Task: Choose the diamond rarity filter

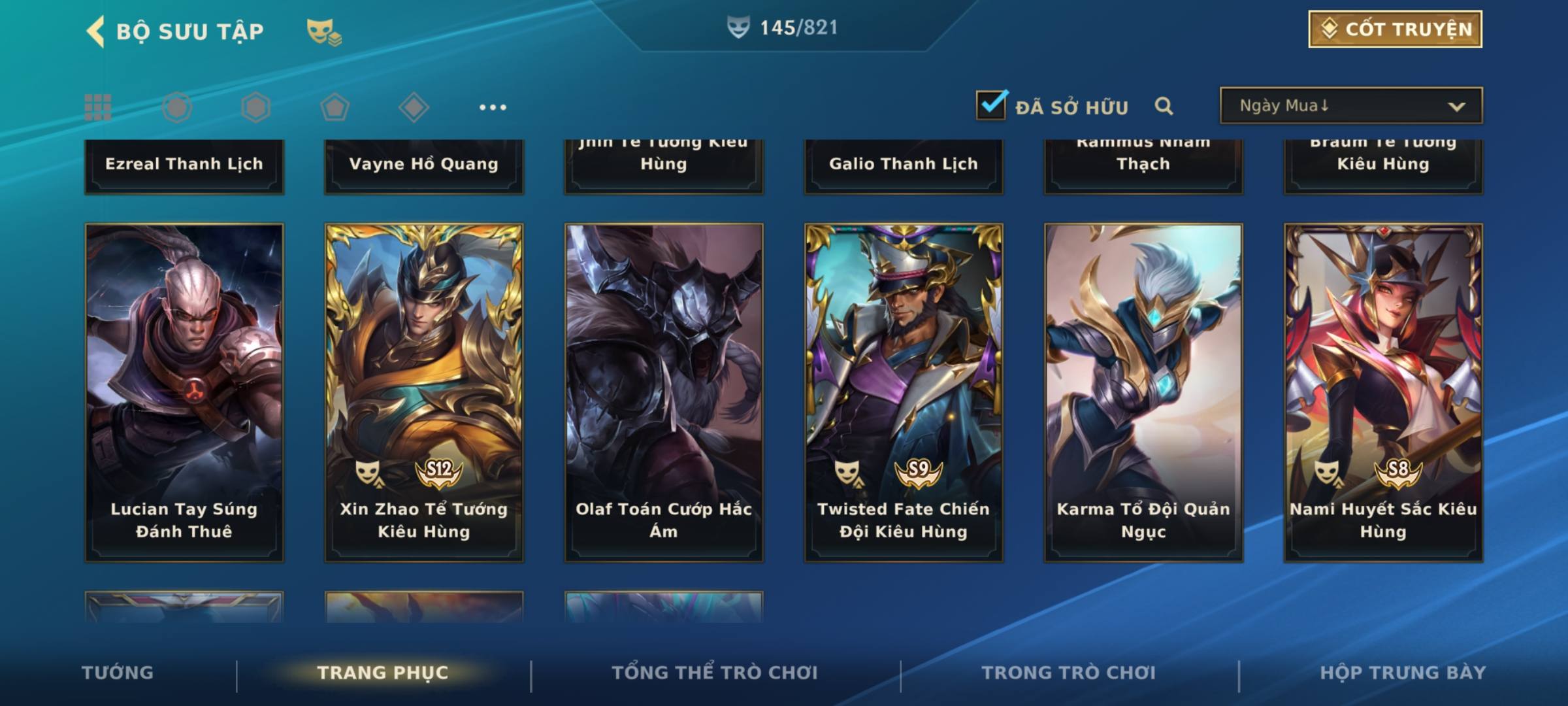Action: pyautogui.click(x=414, y=107)
